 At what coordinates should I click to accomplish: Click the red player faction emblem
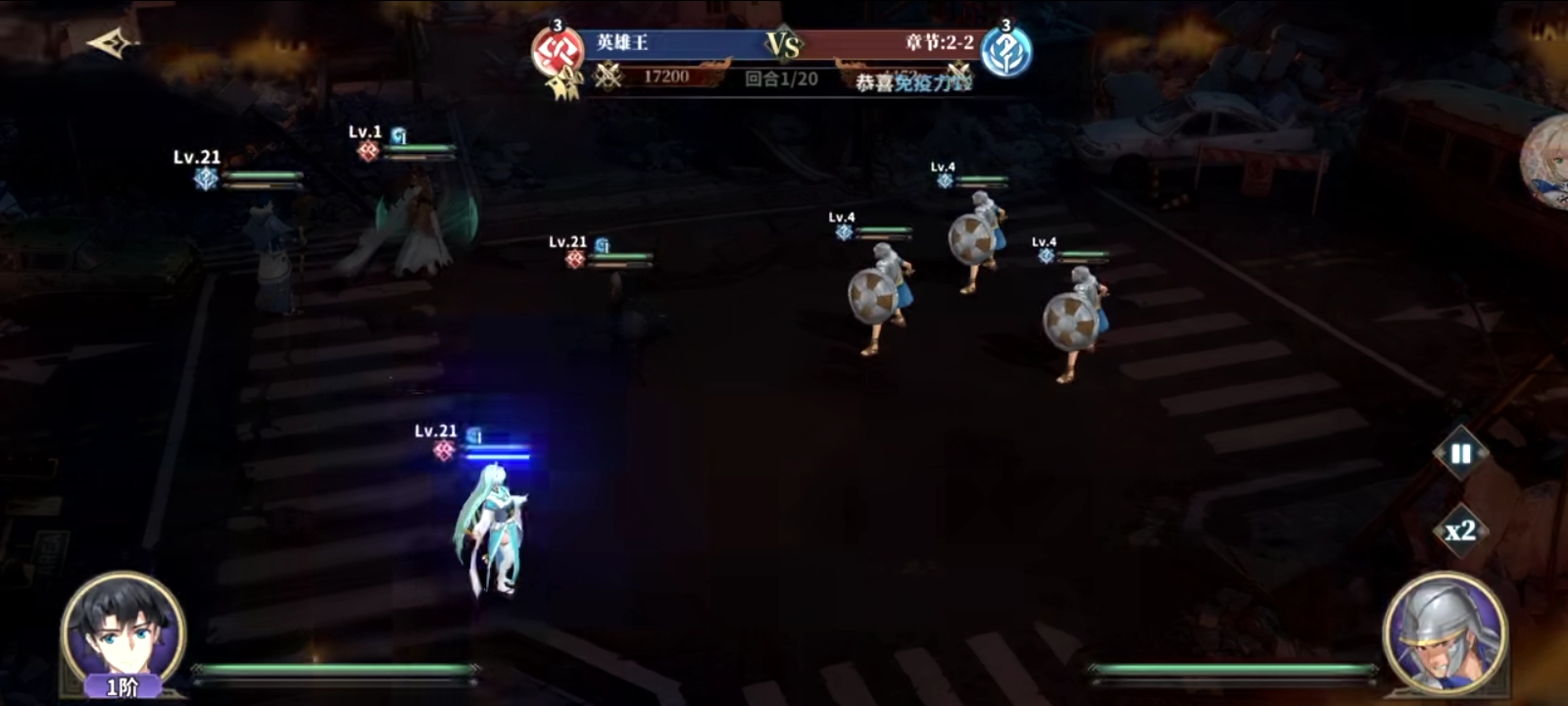[x=558, y=53]
